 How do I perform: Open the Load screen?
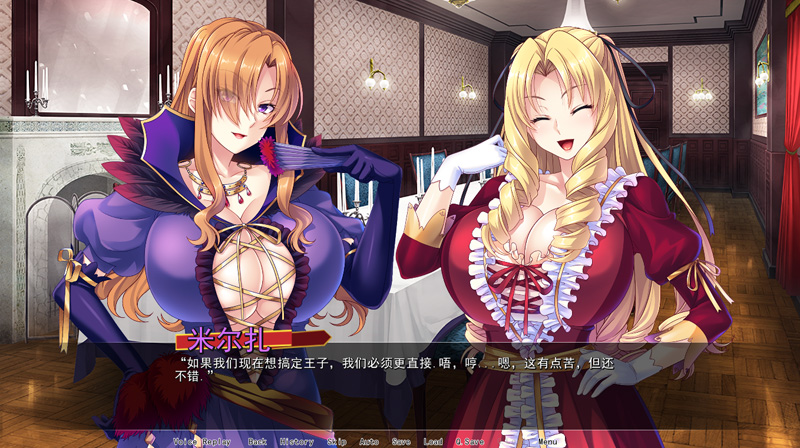pyautogui.click(x=433, y=441)
